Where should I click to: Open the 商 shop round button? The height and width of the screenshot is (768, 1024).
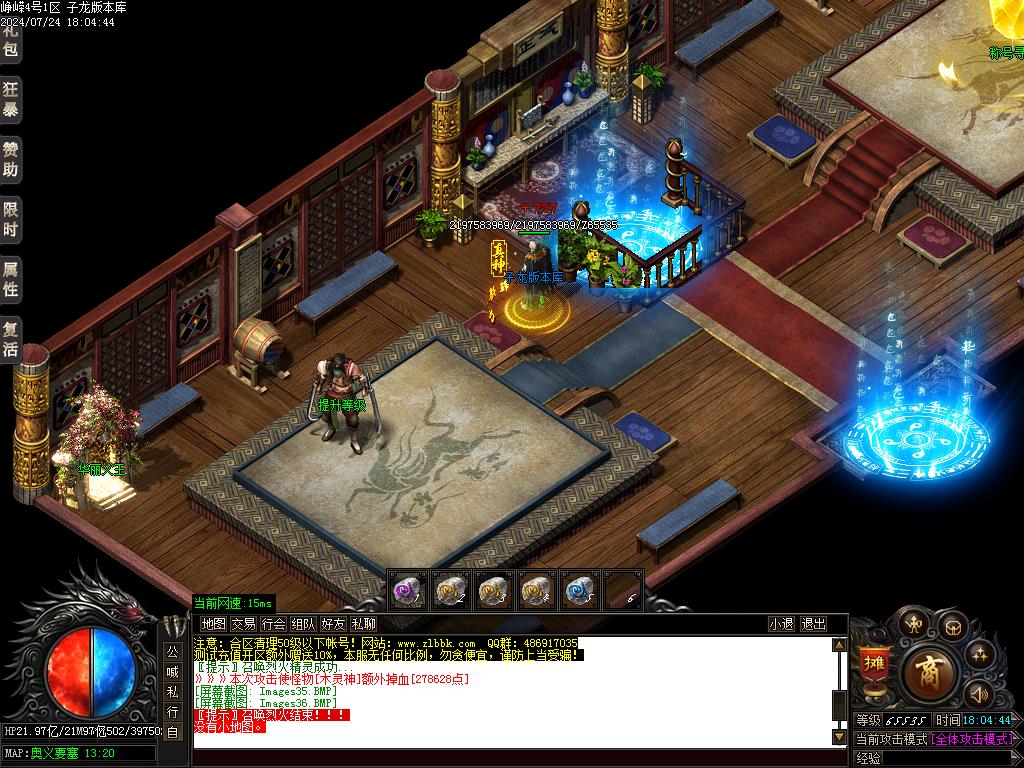929,671
